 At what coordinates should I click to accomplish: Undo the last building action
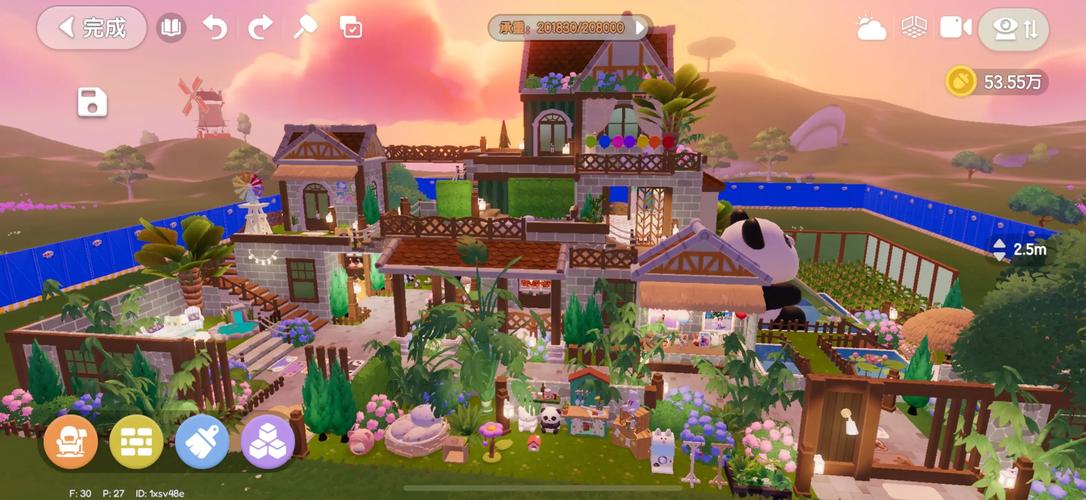[215, 28]
